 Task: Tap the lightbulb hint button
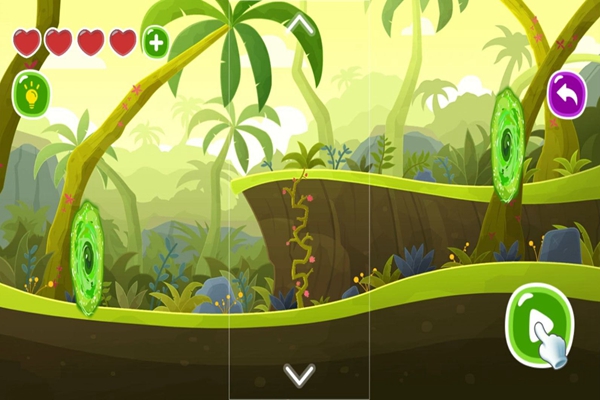click(x=31, y=95)
